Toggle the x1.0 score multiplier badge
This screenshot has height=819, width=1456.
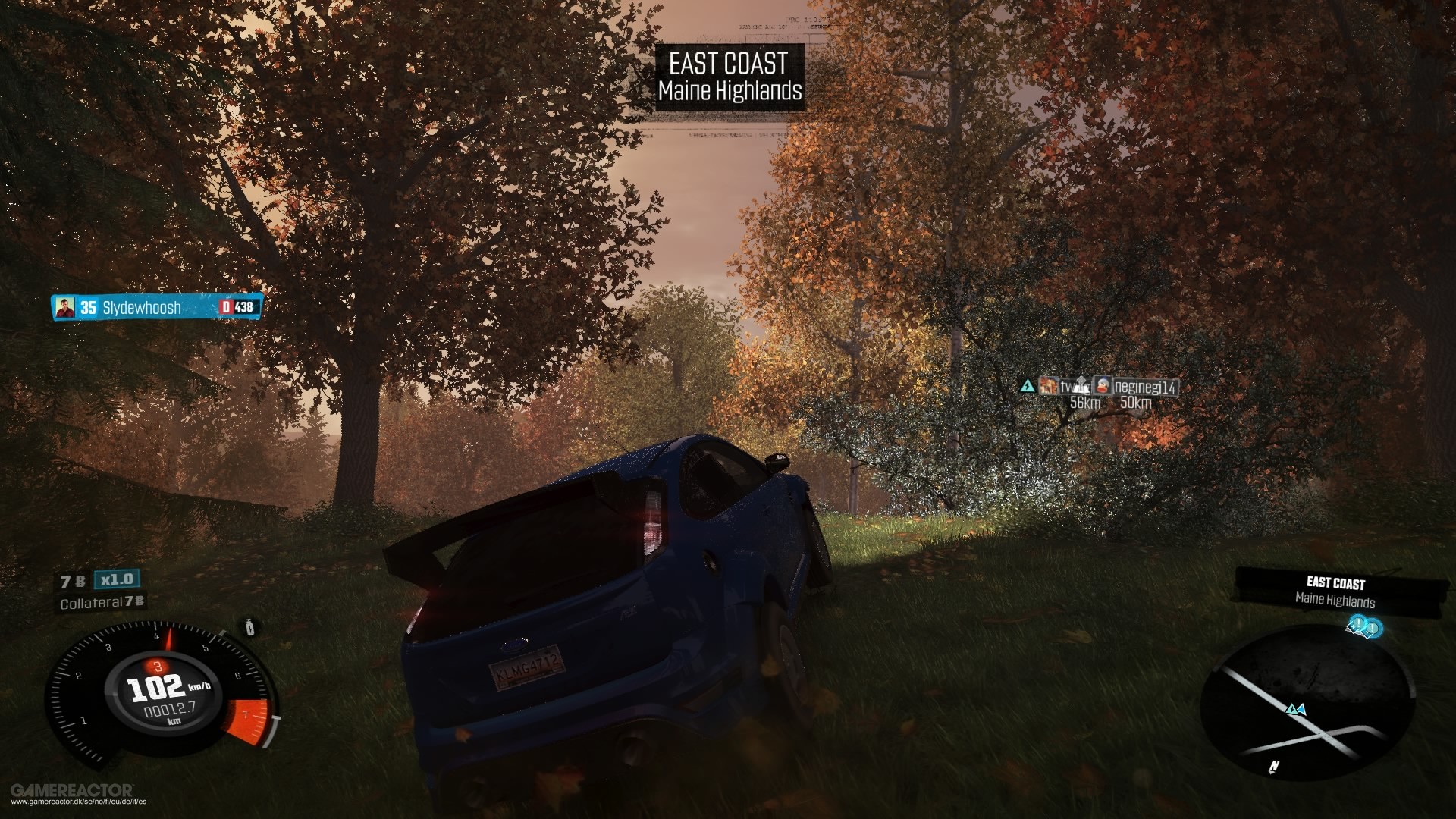(116, 579)
